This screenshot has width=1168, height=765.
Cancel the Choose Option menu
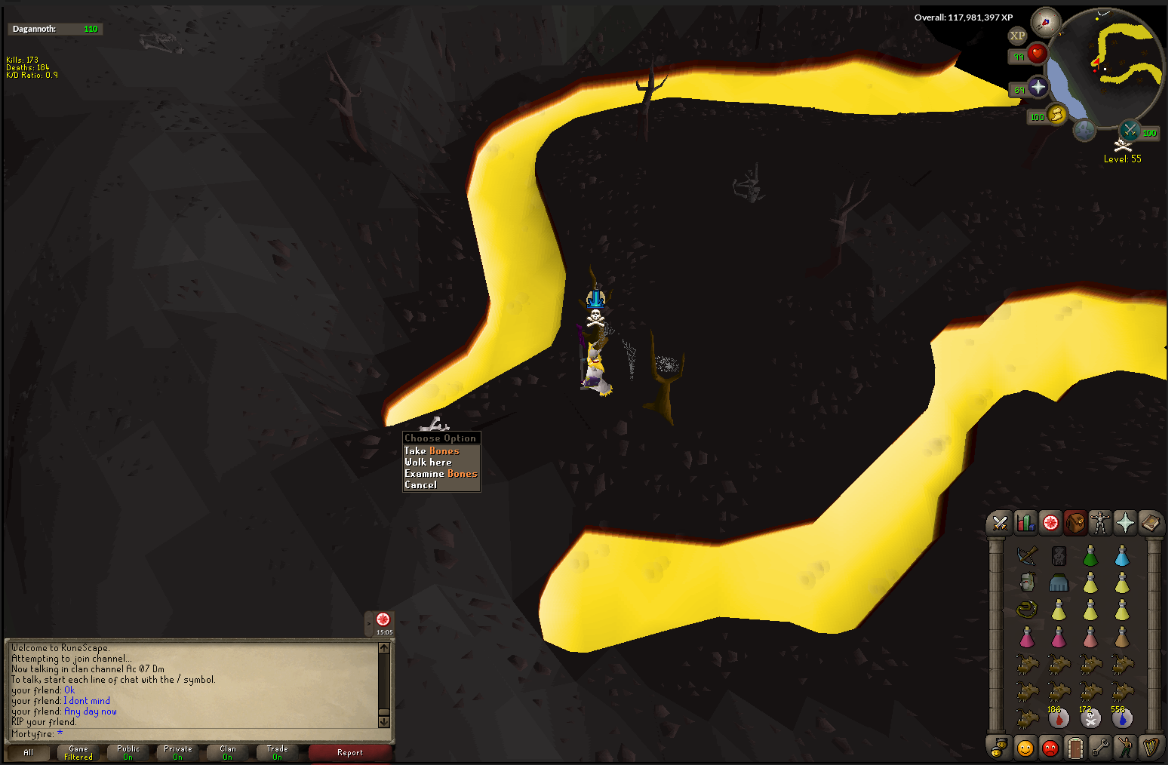(420, 485)
